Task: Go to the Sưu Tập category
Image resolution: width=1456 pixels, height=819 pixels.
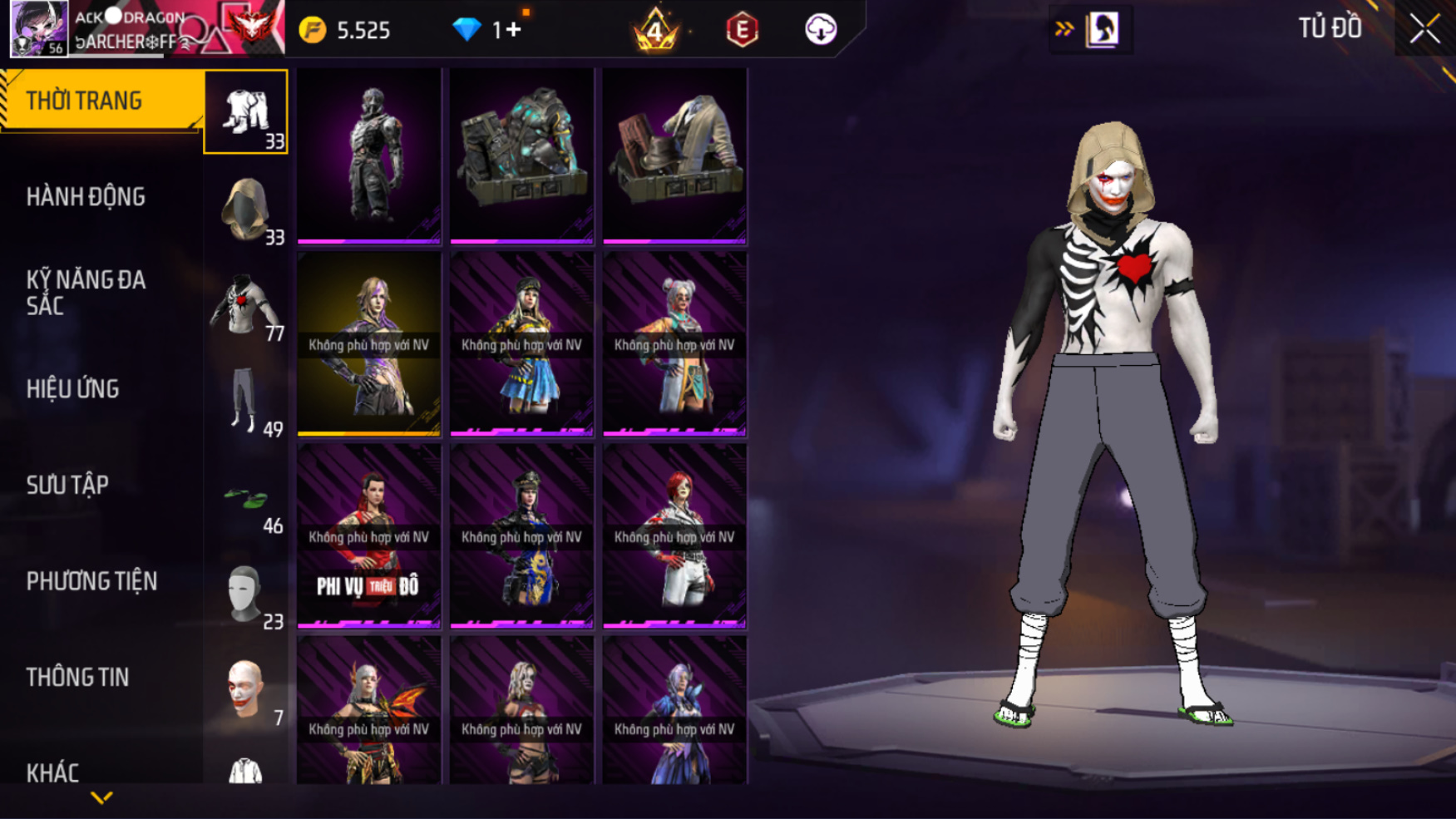Action: [67, 486]
